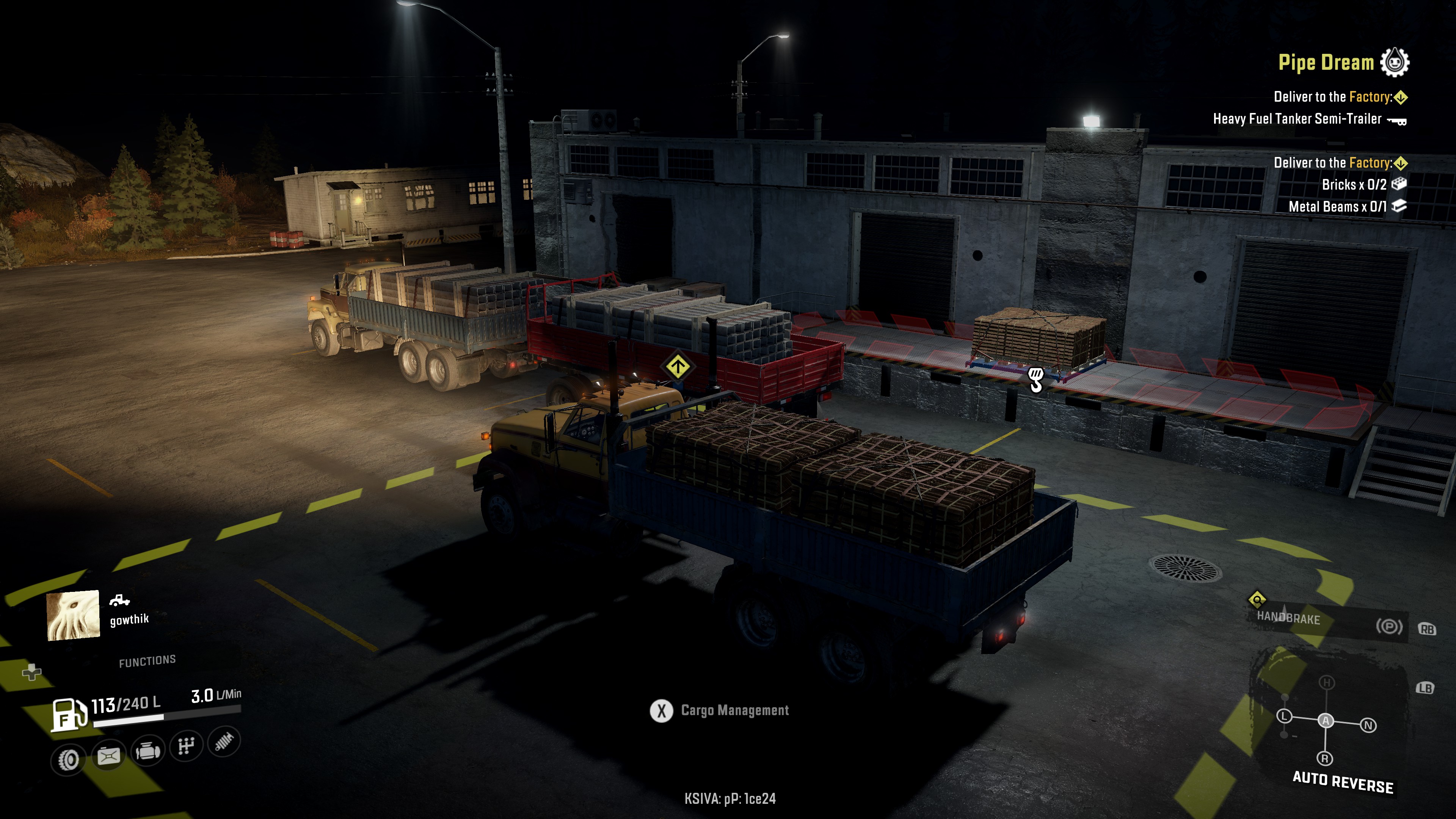The width and height of the screenshot is (1456, 819).
Task: Select the Auto gear position
Action: [x=1326, y=721]
